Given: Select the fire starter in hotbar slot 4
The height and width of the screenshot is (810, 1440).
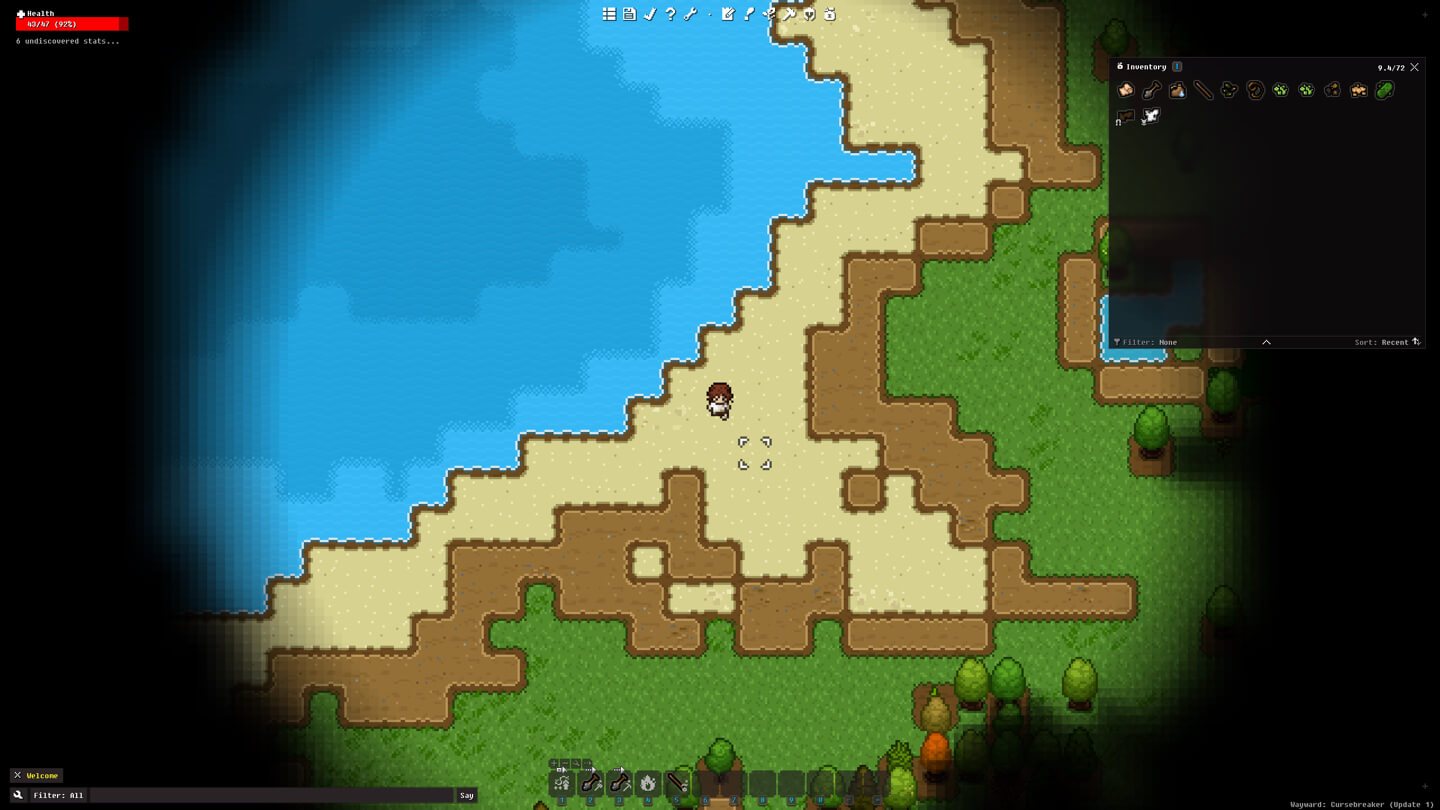Looking at the screenshot, I should tap(648, 783).
